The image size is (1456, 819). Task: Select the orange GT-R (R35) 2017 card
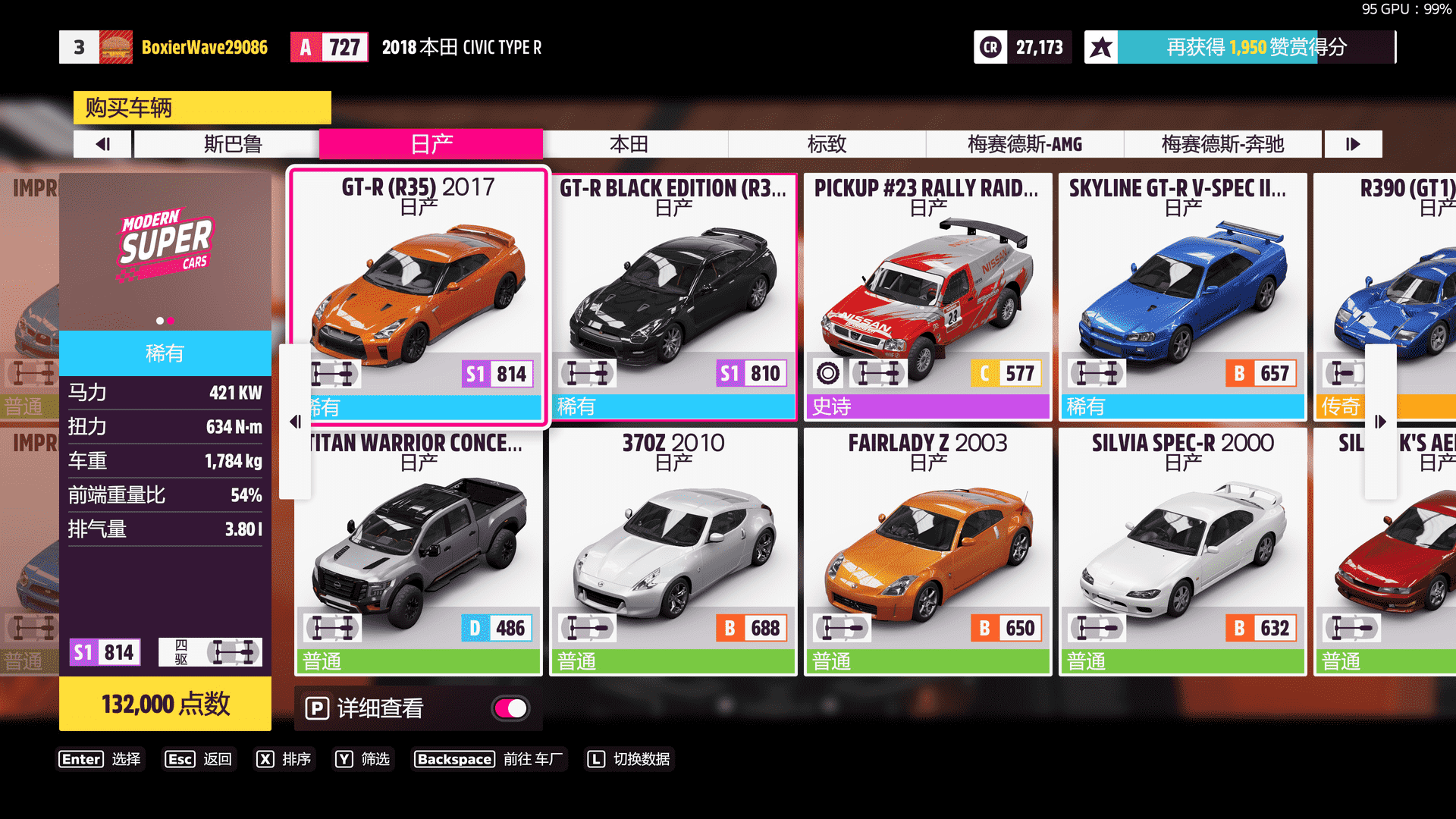[x=419, y=296]
